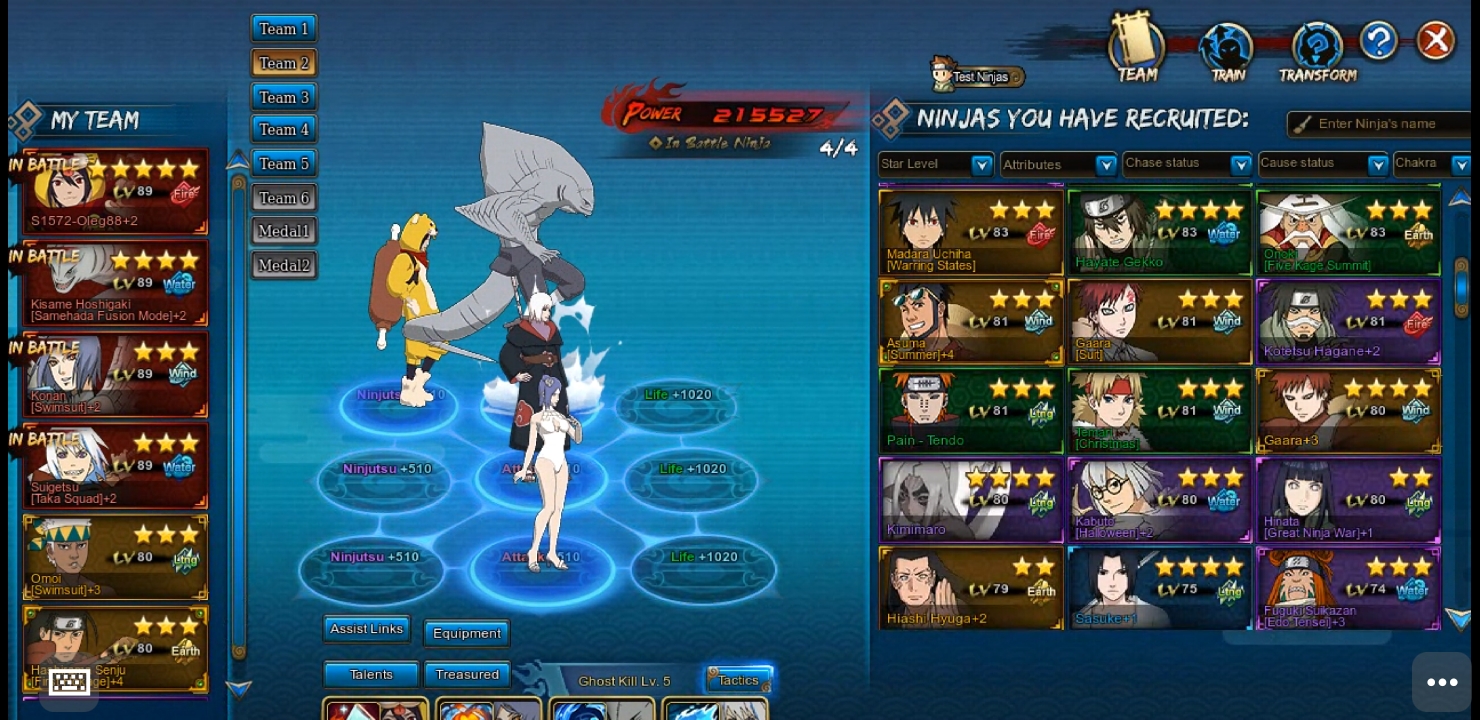Open the Equipment menu

point(466,633)
